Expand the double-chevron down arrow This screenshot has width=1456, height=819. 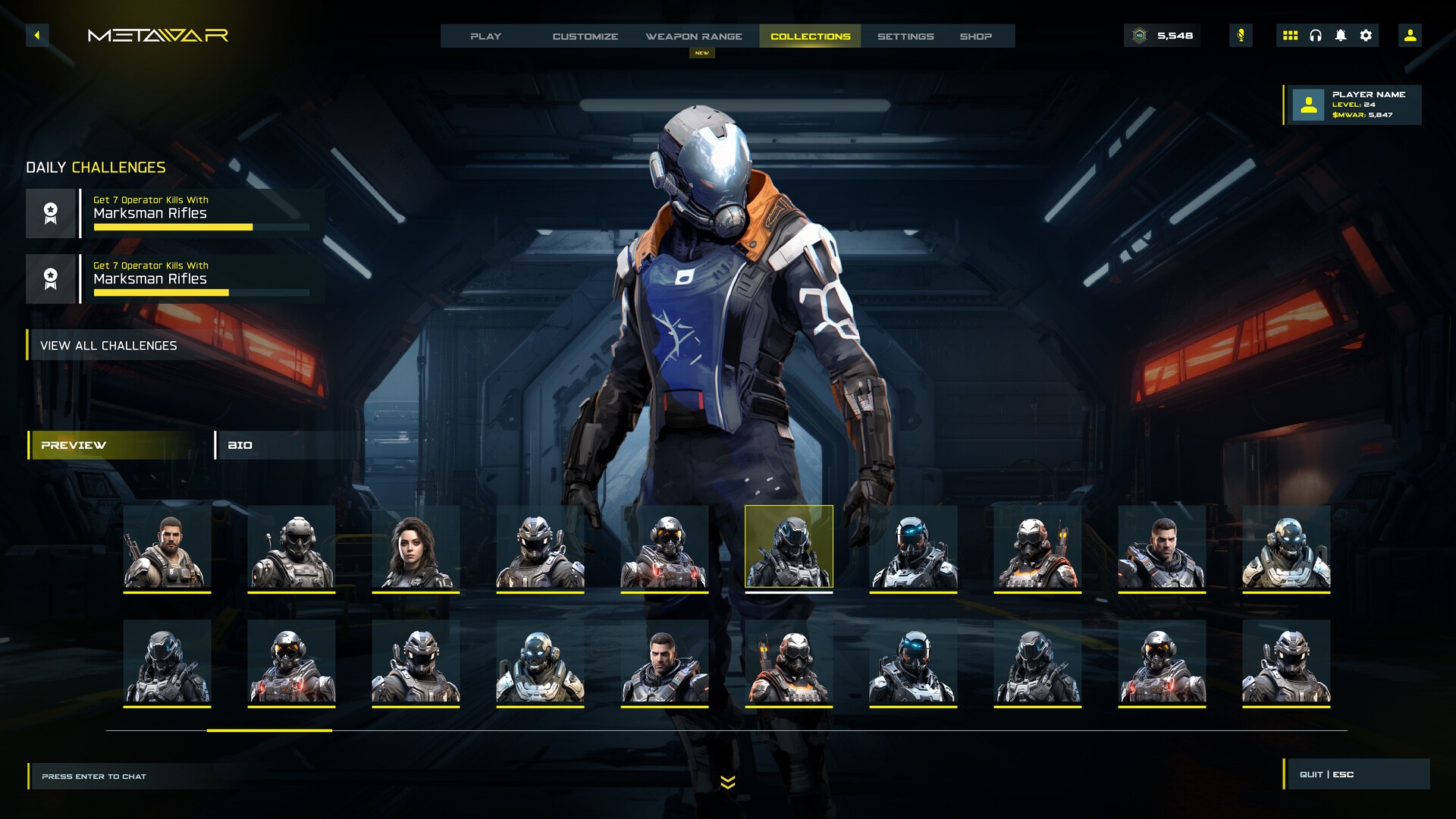pos(728,783)
